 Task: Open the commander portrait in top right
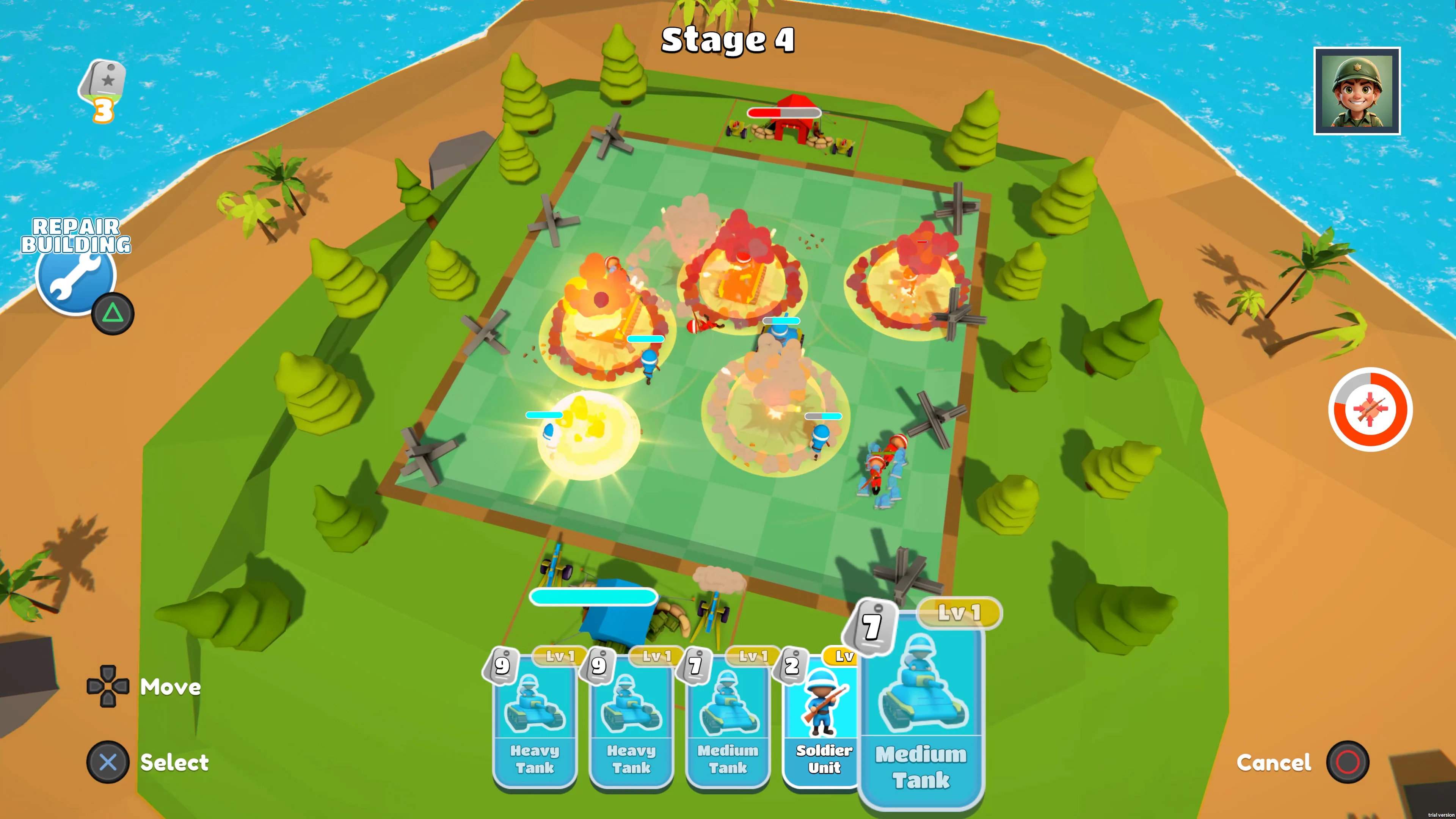point(1357,91)
